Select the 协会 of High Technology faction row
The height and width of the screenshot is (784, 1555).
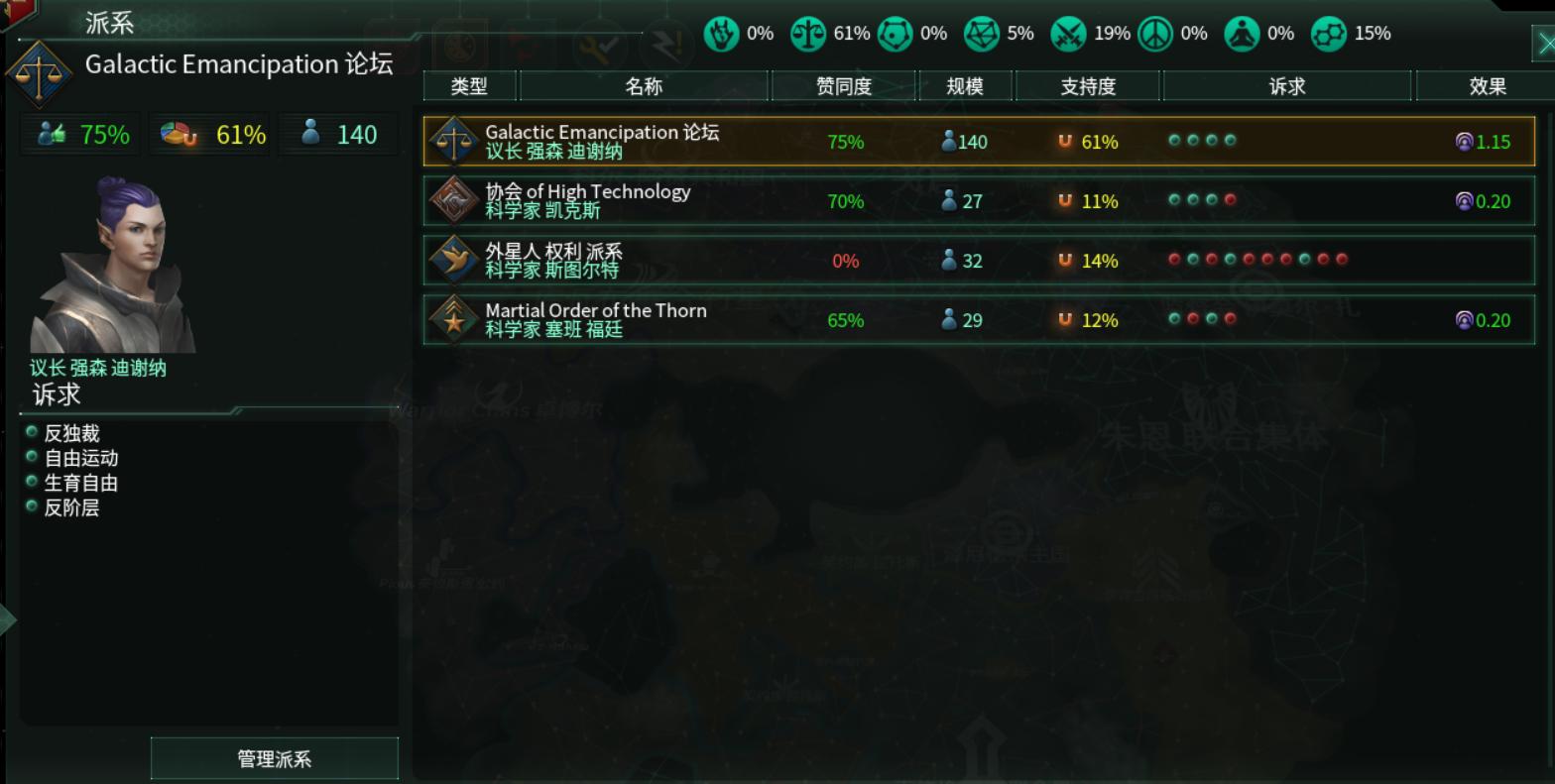[978, 200]
